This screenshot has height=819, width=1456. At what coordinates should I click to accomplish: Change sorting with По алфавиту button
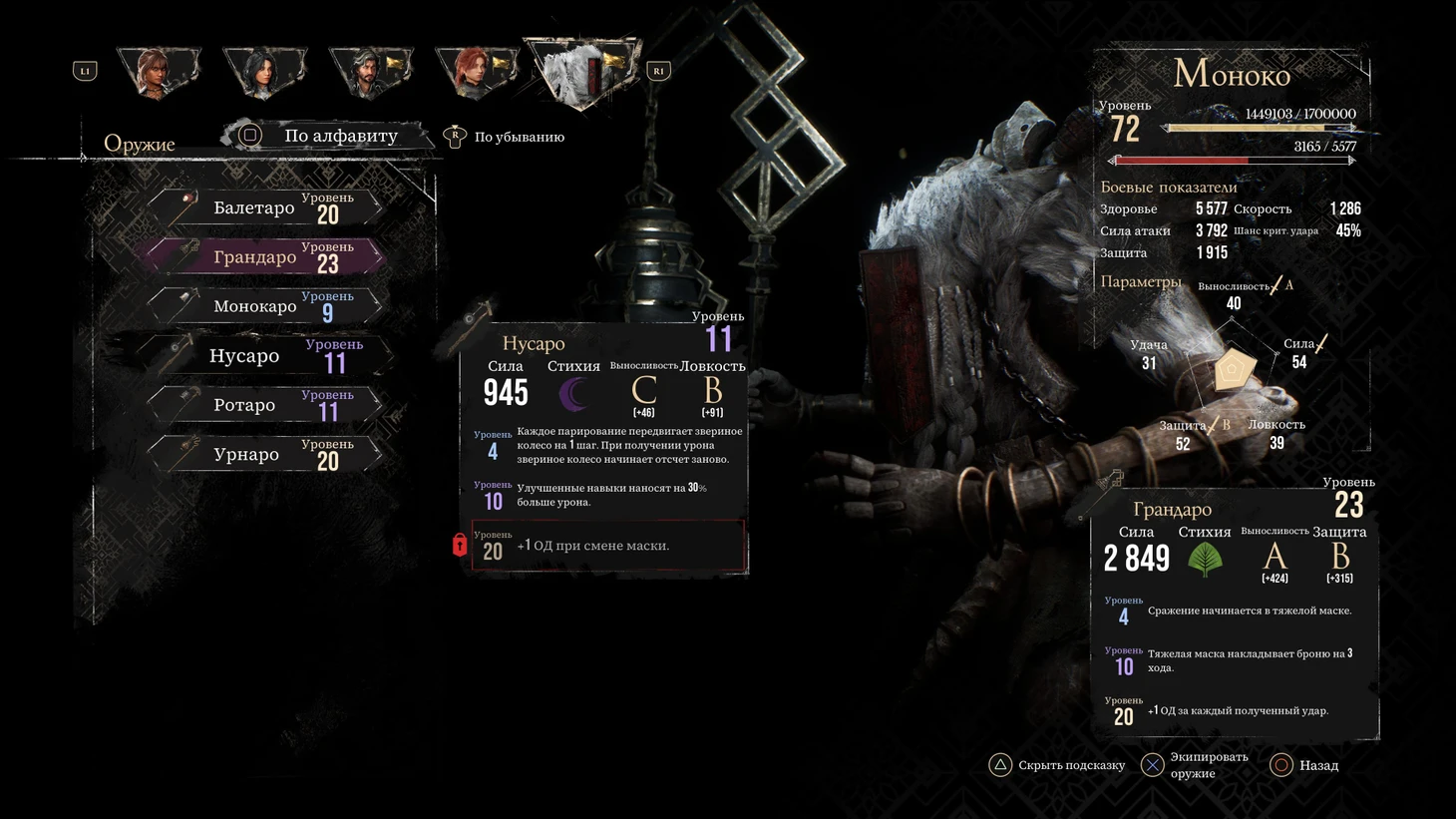pyautogui.click(x=327, y=136)
